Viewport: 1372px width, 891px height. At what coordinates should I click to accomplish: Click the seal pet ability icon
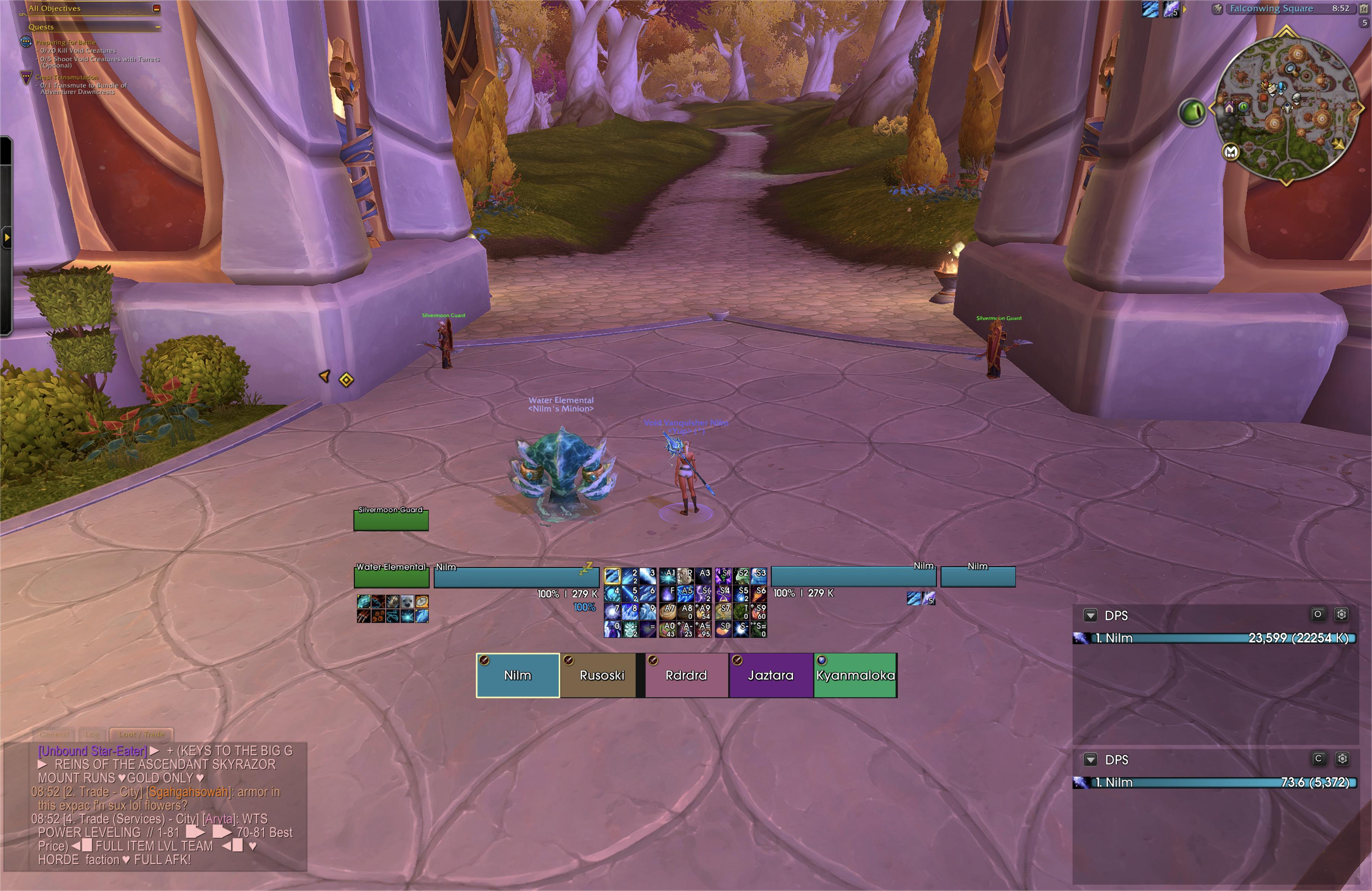tap(407, 602)
